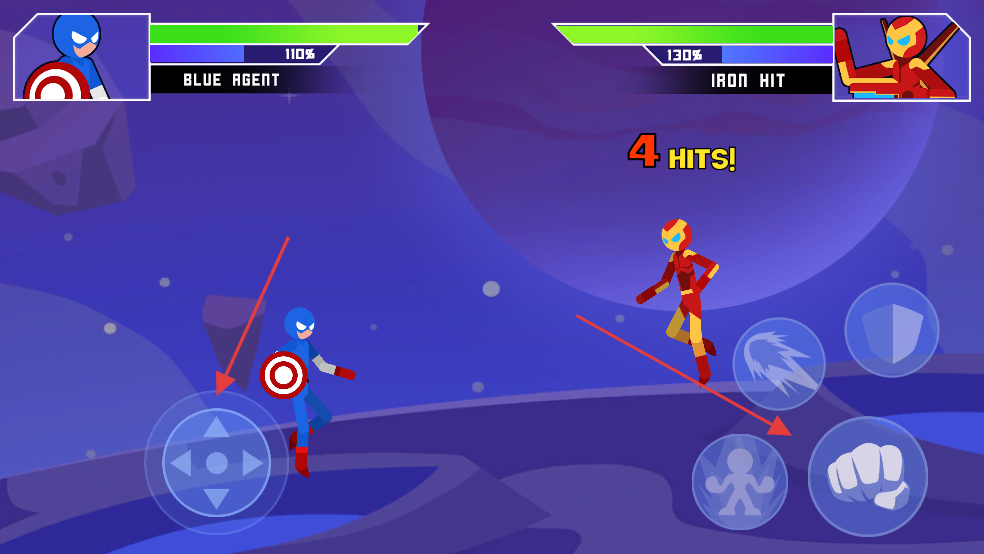Use the energy blast skill button
984x554 pixels.
pyautogui.click(x=779, y=364)
